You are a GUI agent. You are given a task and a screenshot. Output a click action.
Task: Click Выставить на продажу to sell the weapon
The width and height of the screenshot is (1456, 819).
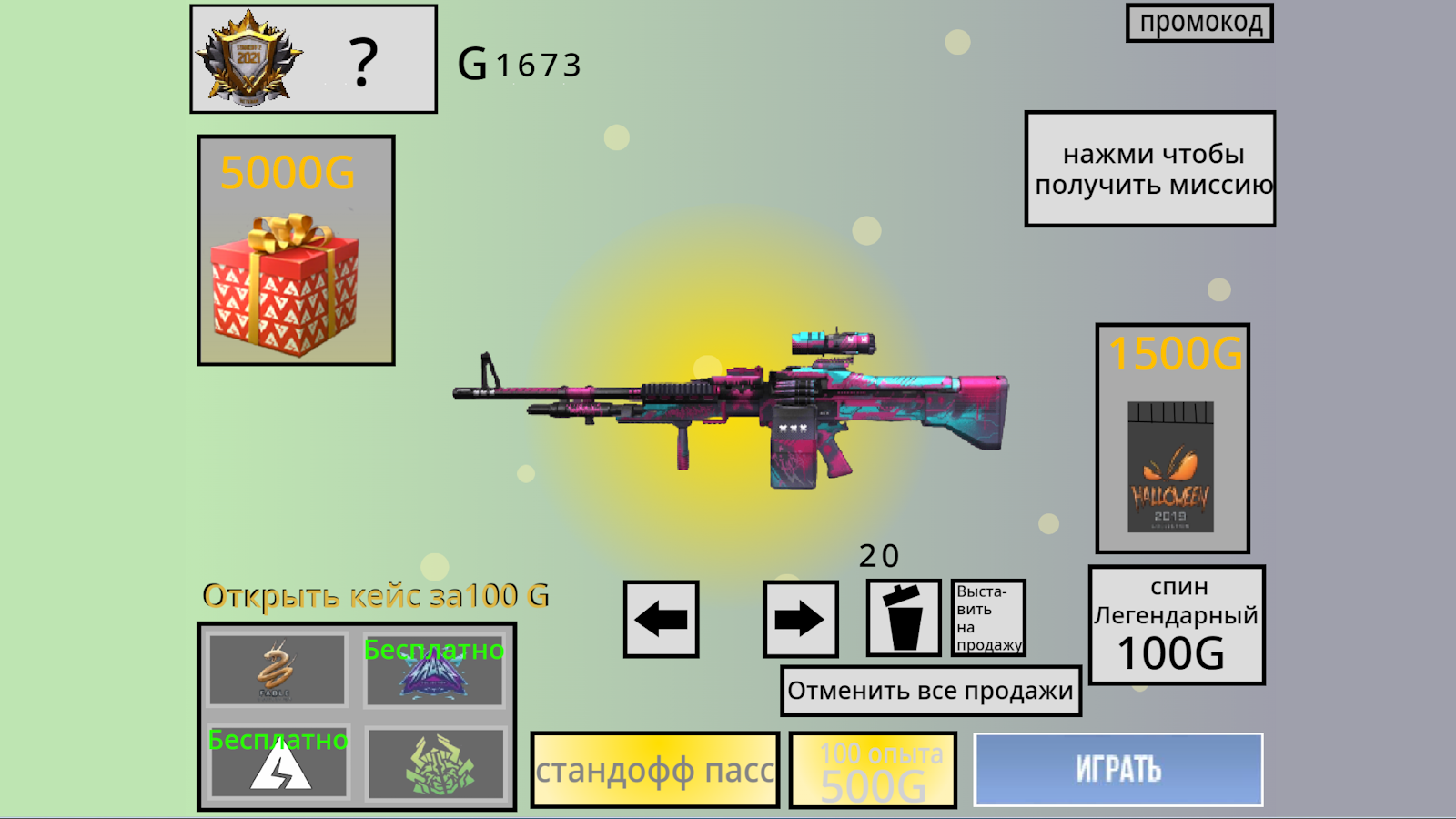(987, 617)
